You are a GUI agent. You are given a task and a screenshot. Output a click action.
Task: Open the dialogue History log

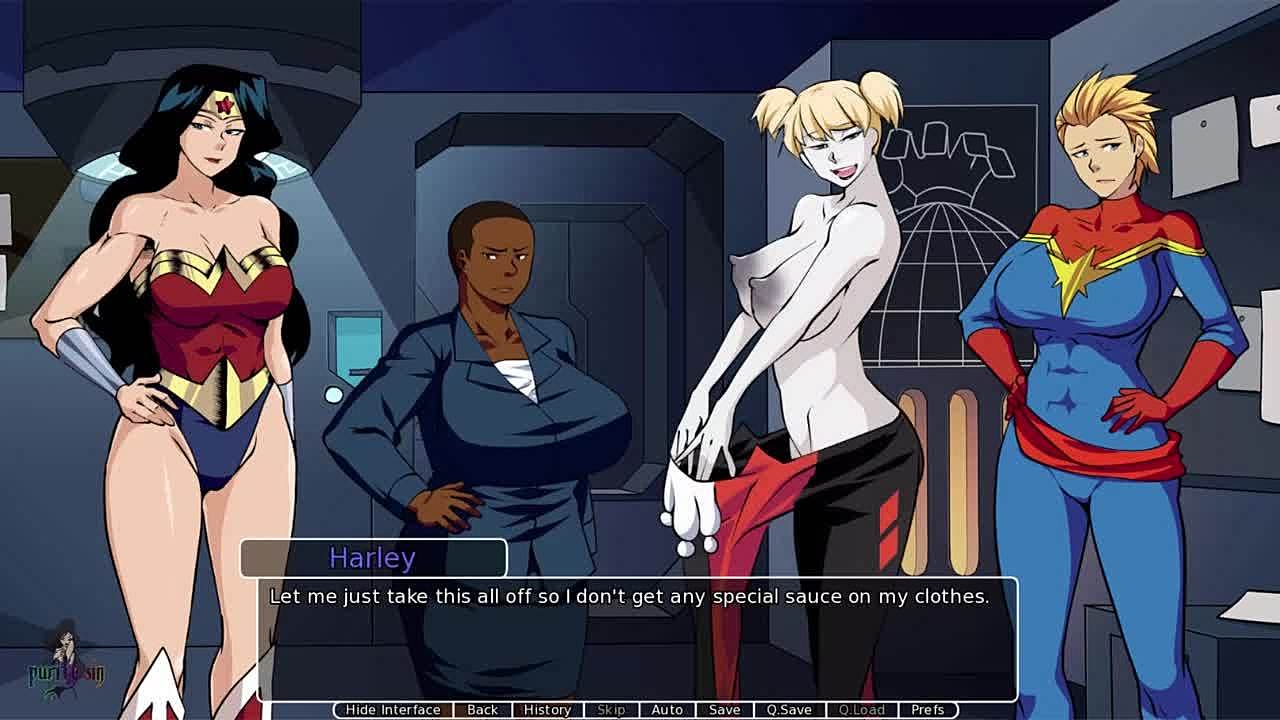[547, 710]
